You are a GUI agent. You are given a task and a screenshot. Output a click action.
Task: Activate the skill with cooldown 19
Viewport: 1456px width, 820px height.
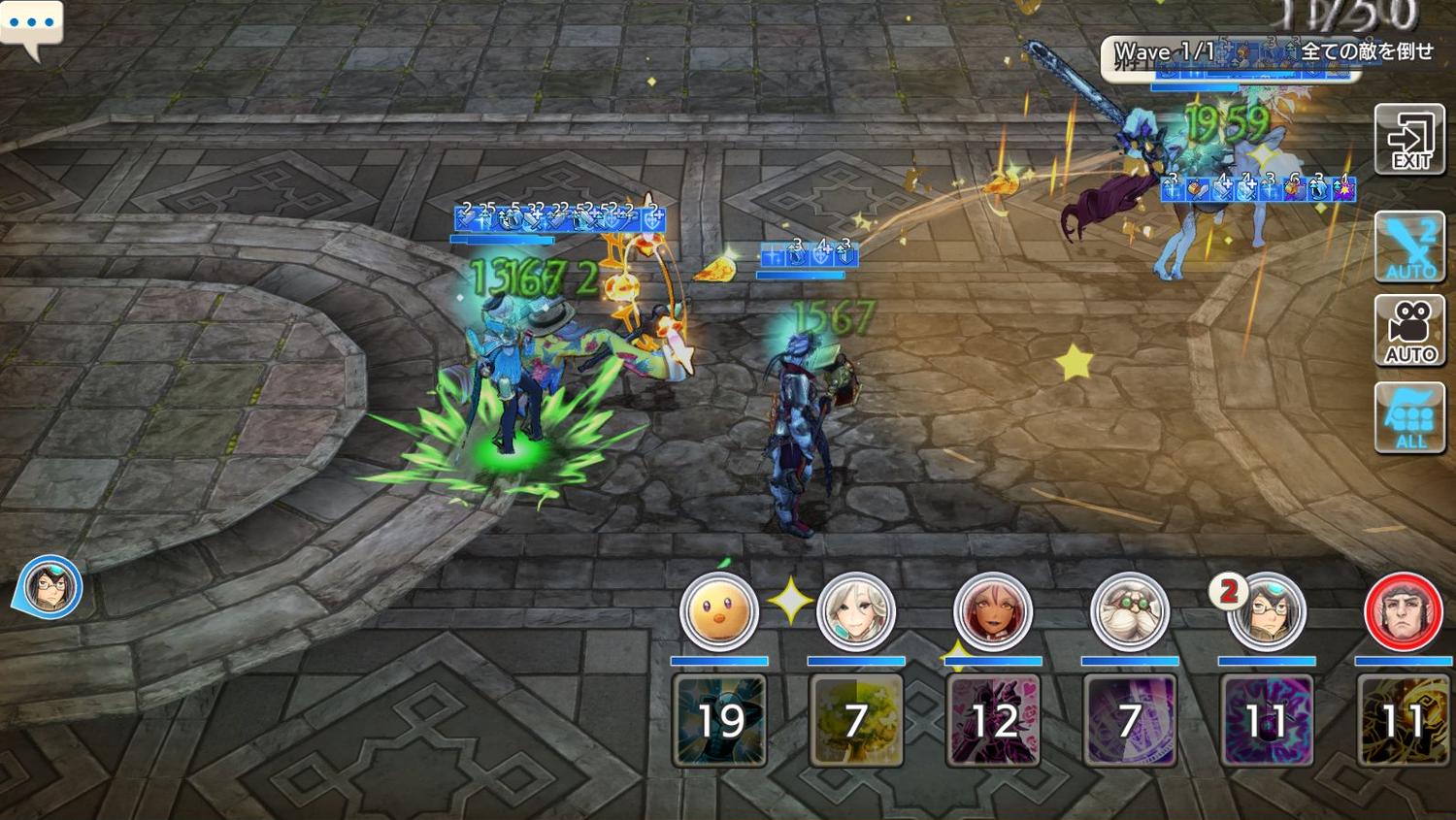coord(719,720)
